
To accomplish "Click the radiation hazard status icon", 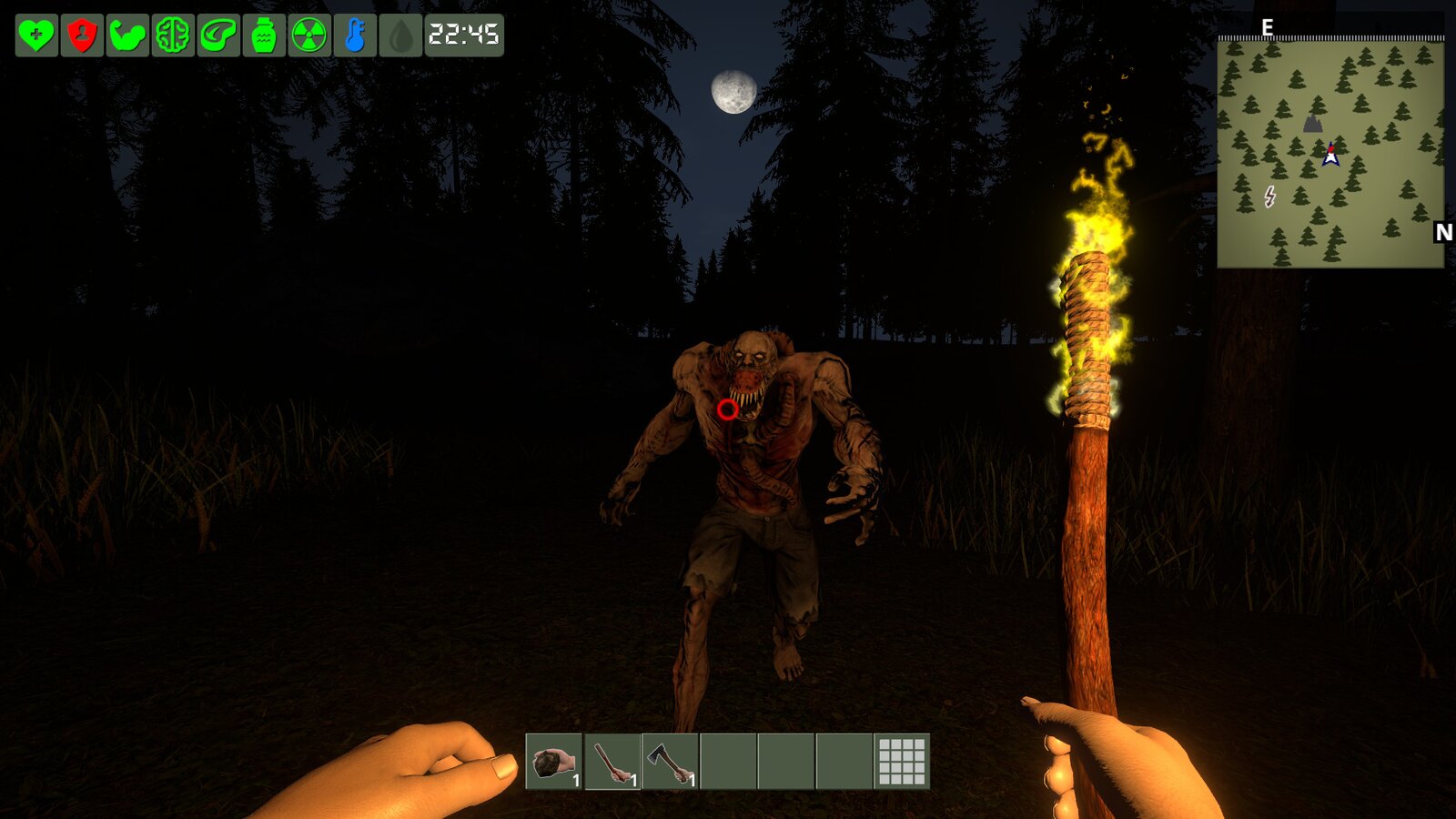I will 309,35.
